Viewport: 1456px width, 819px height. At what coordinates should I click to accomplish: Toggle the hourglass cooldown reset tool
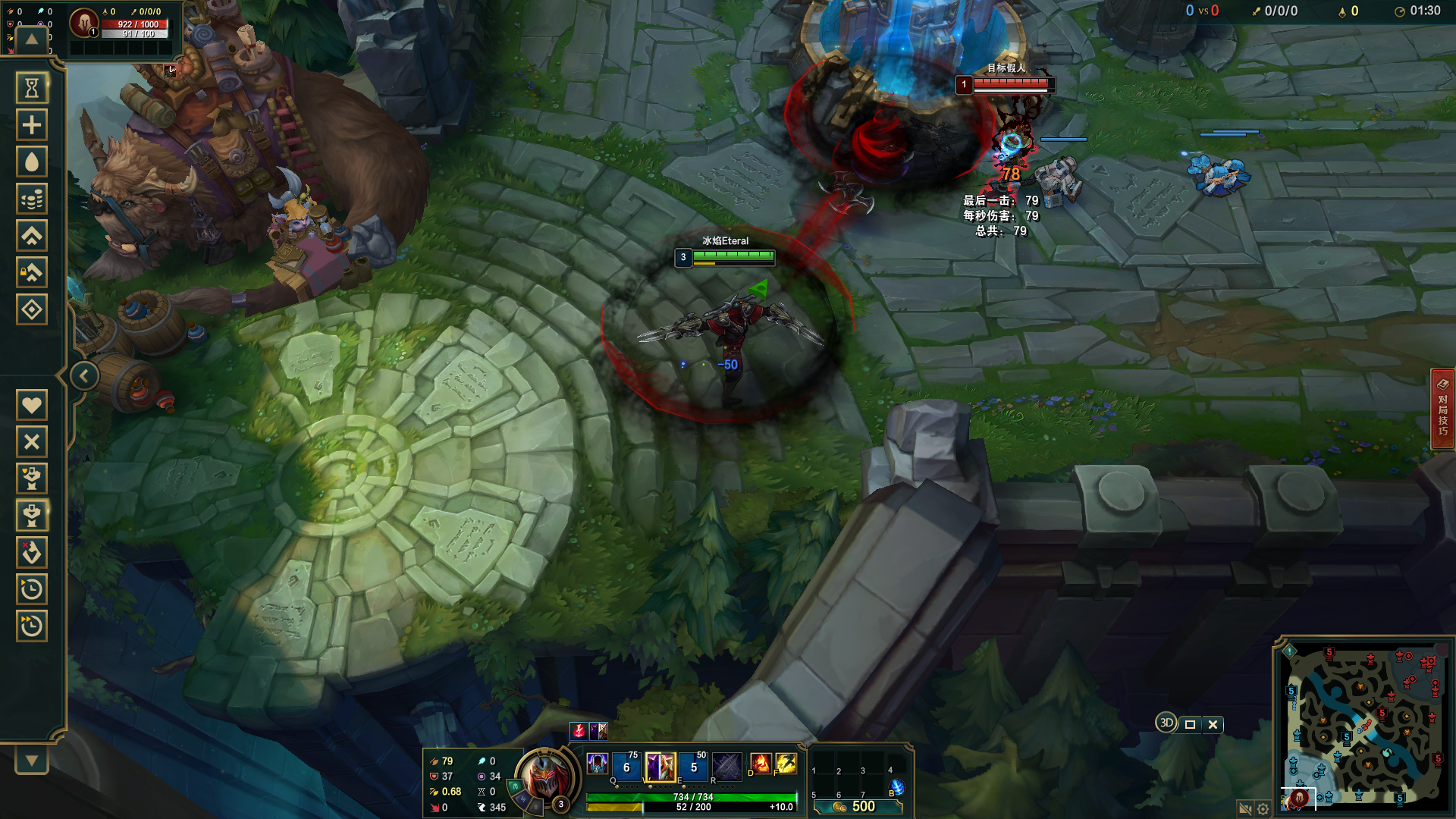point(32,89)
